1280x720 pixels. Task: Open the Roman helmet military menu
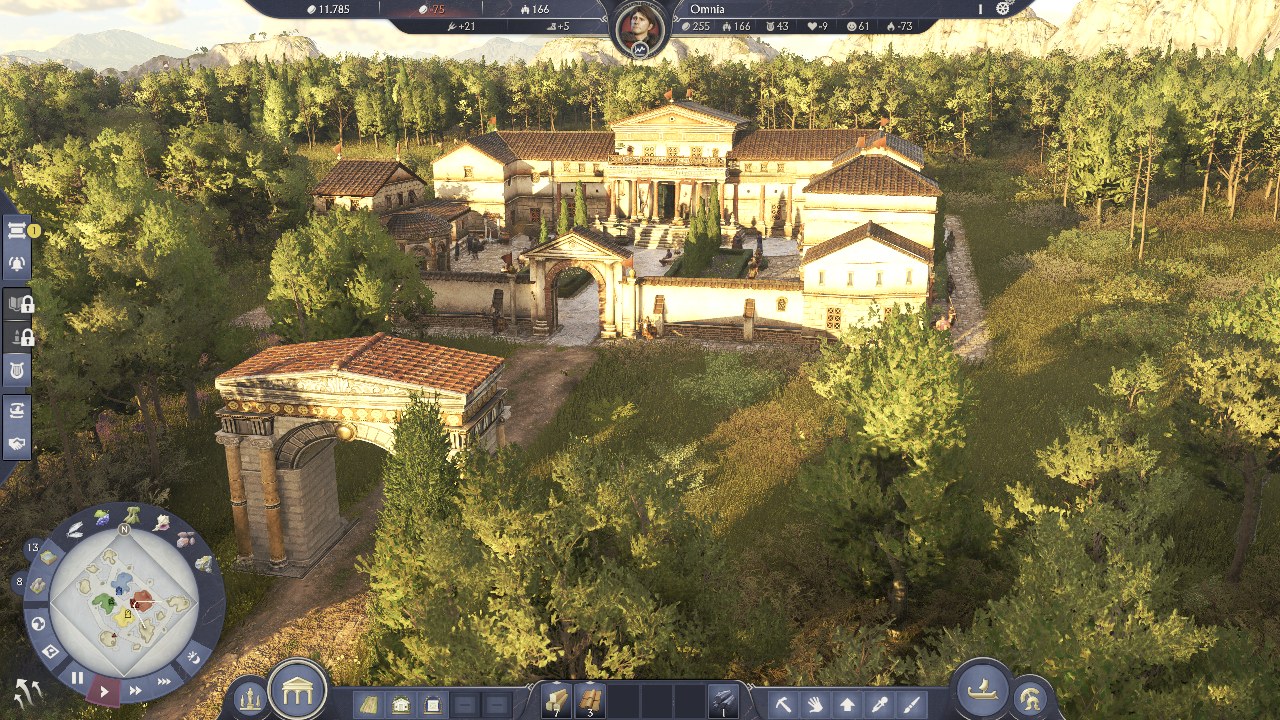pyautogui.click(x=1029, y=699)
